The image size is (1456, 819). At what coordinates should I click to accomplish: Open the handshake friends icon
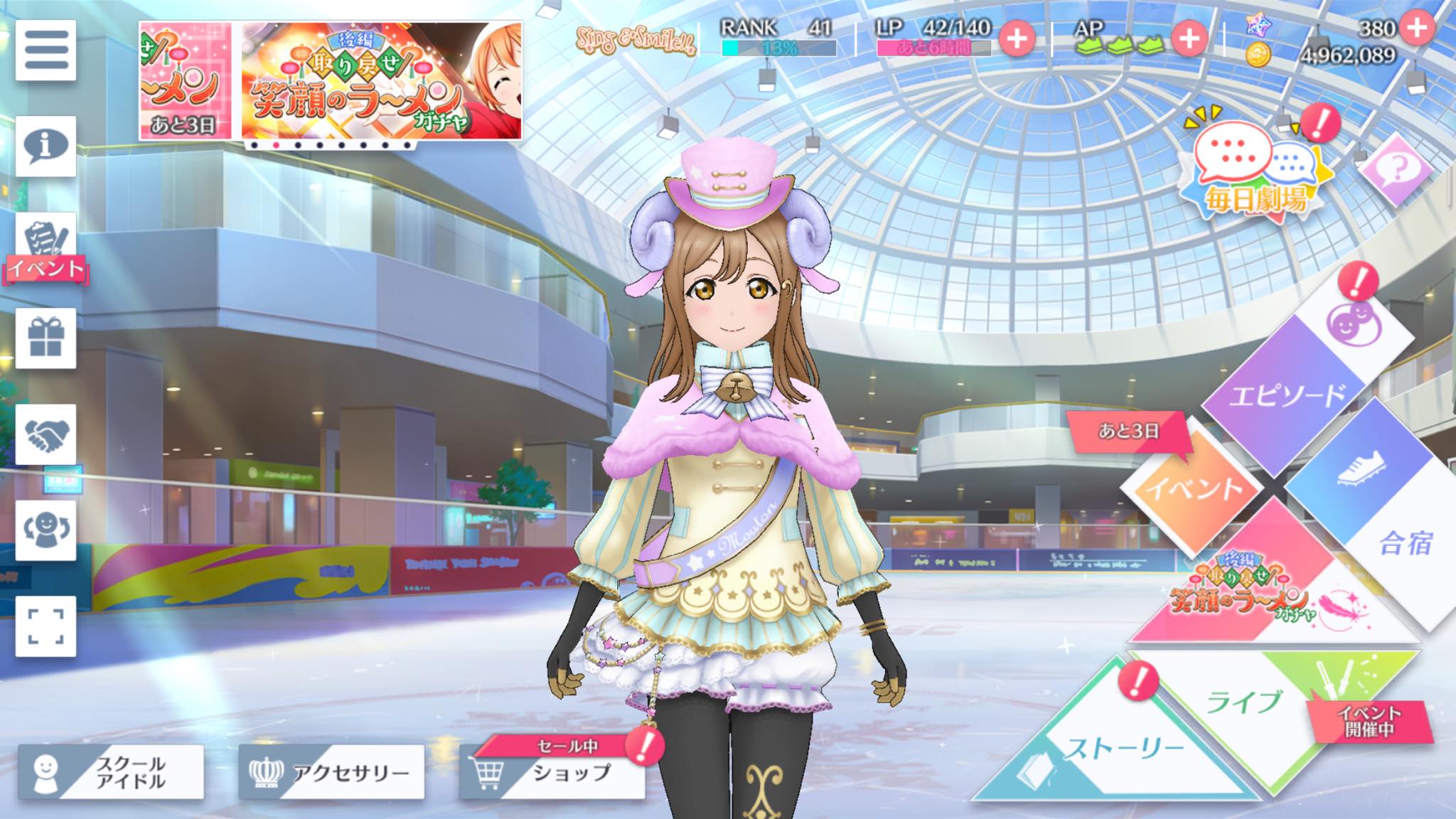pos(45,434)
